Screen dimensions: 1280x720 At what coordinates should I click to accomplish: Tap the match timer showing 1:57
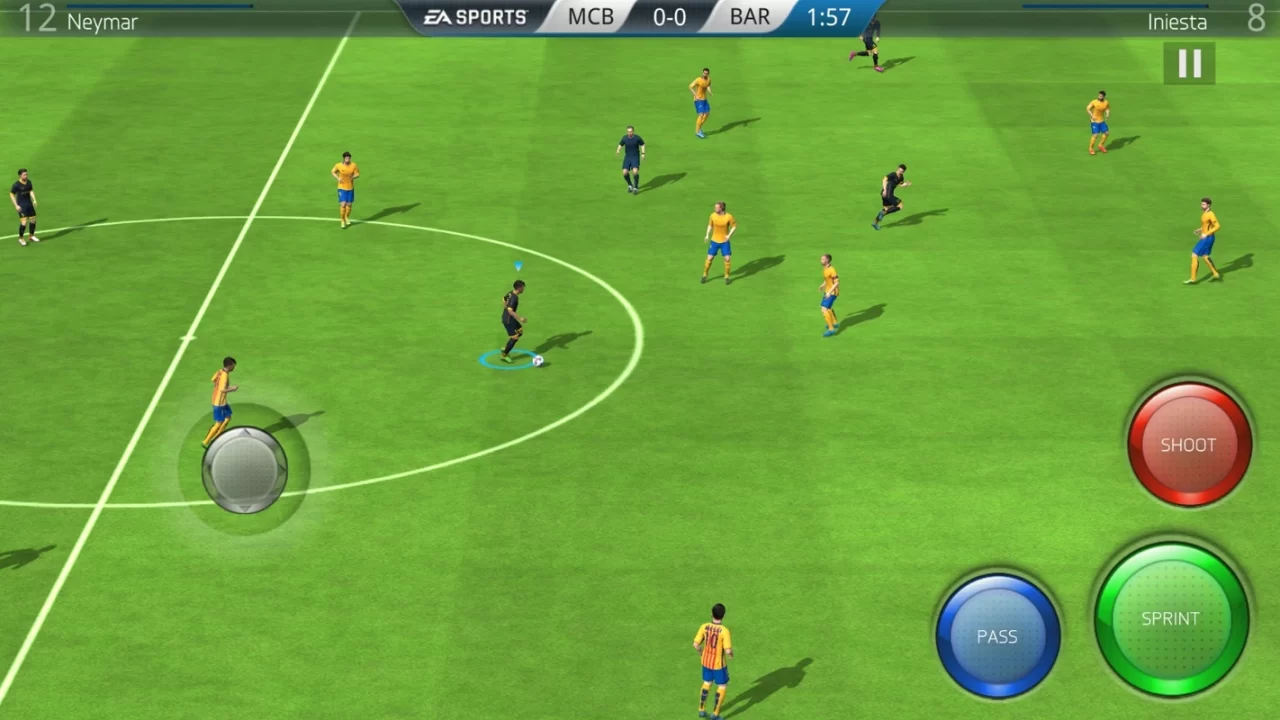pos(829,16)
